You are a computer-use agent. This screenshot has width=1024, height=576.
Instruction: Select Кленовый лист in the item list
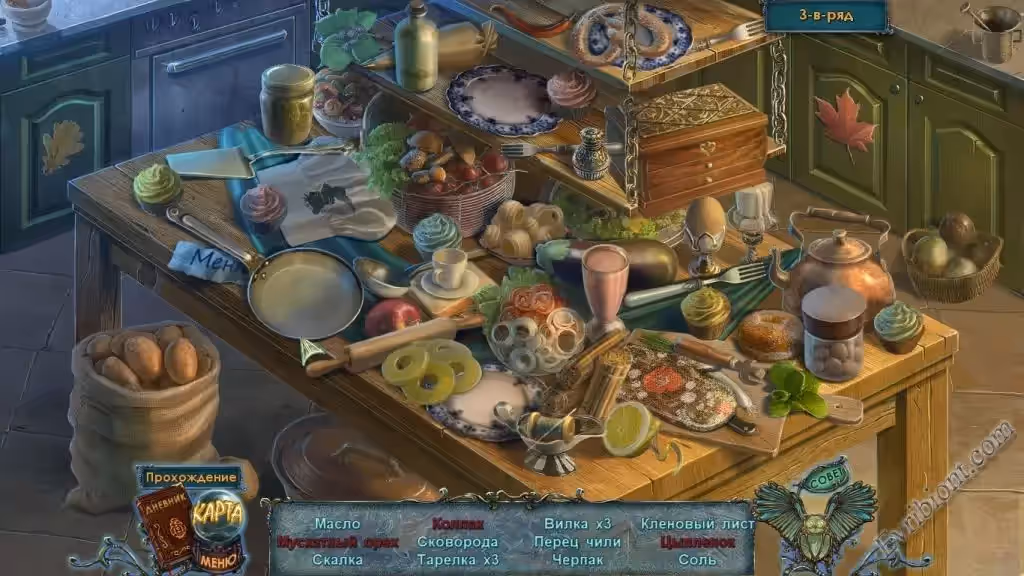(697, 524)
